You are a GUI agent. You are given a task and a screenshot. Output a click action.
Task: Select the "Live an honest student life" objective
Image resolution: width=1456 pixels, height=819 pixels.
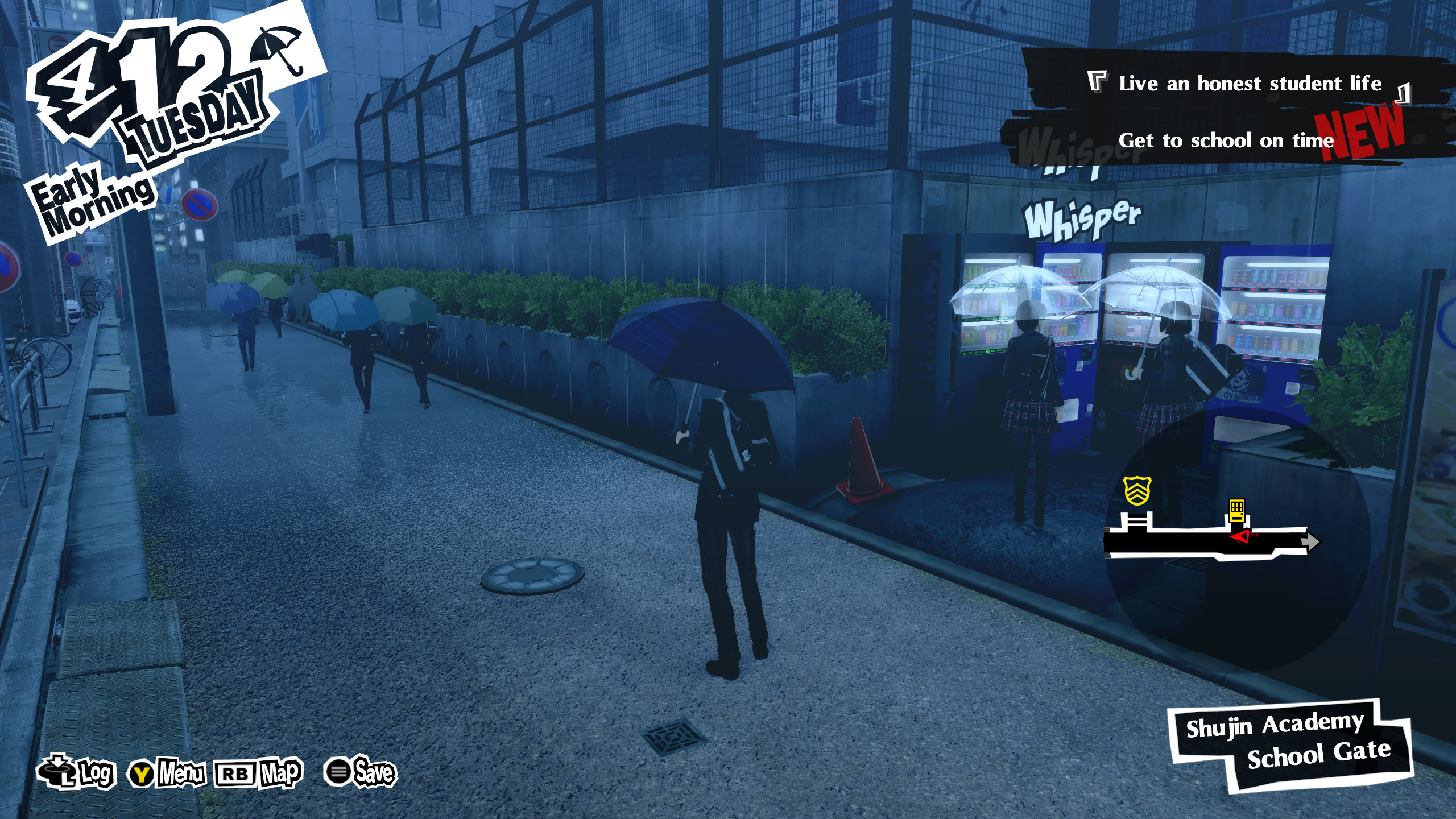pos(1250,84)
